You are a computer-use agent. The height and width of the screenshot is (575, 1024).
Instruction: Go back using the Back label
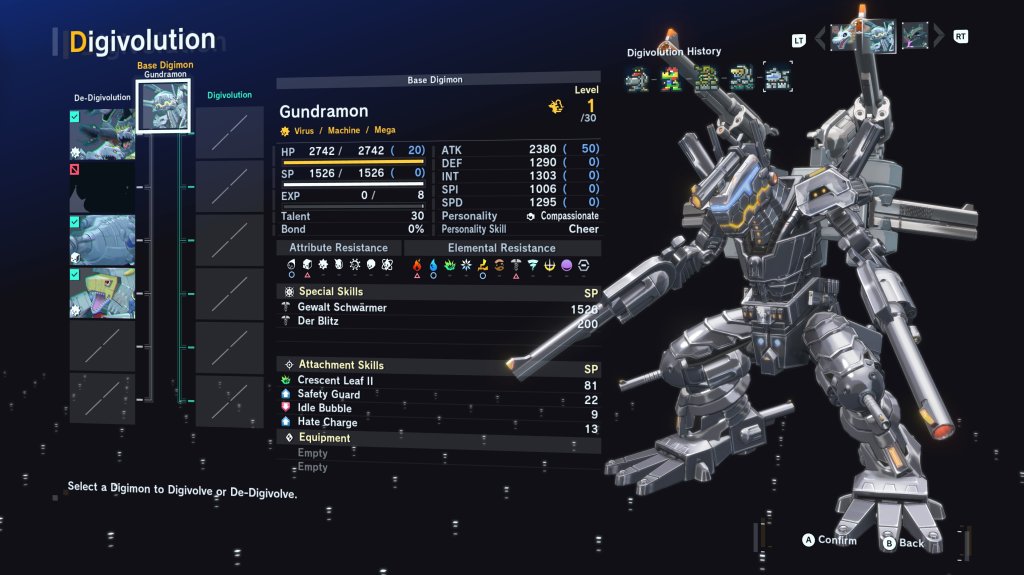(x=911, y=543)
